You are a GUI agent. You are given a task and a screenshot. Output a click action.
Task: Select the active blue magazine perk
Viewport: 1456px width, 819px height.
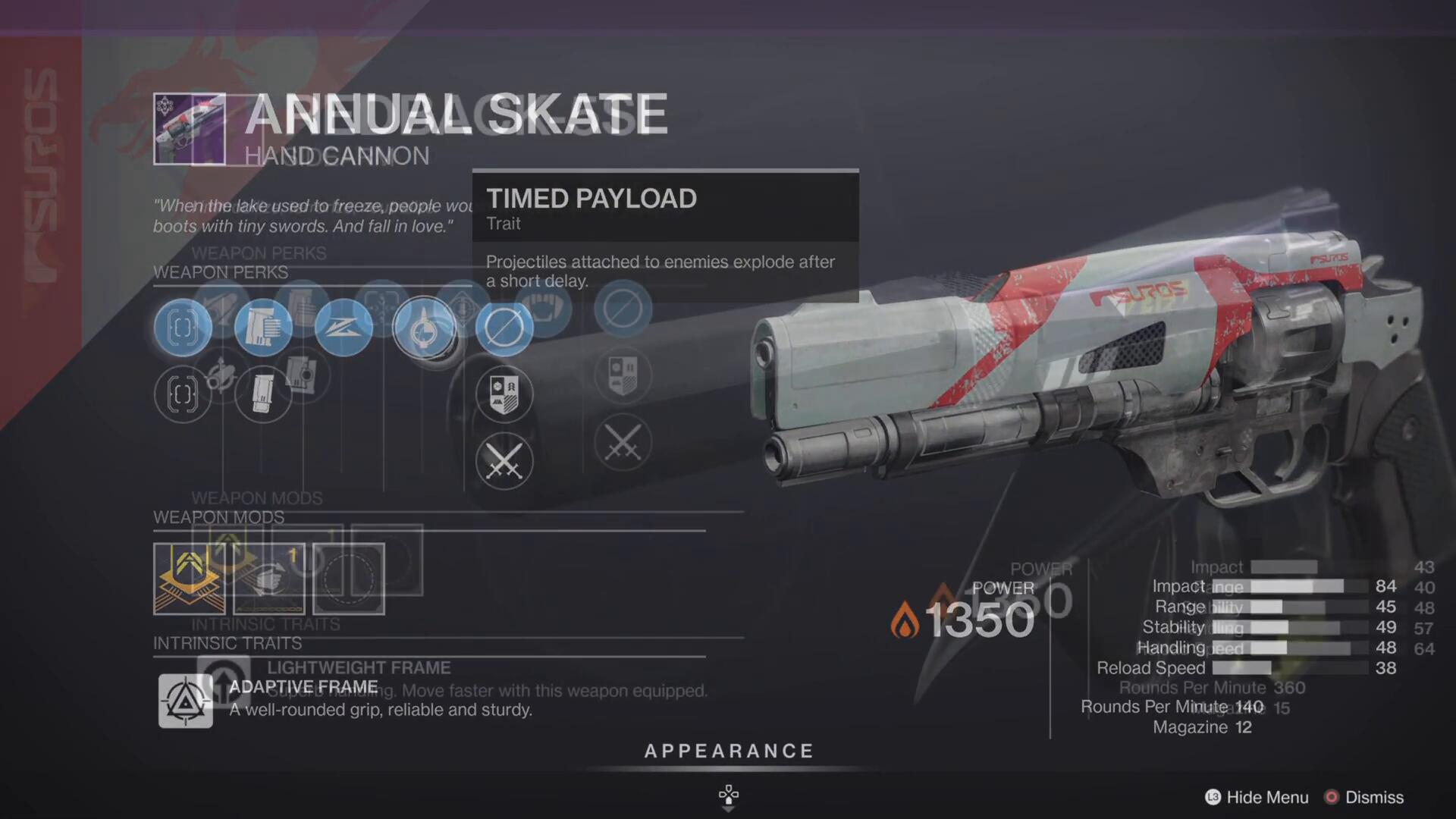point(262,328)
